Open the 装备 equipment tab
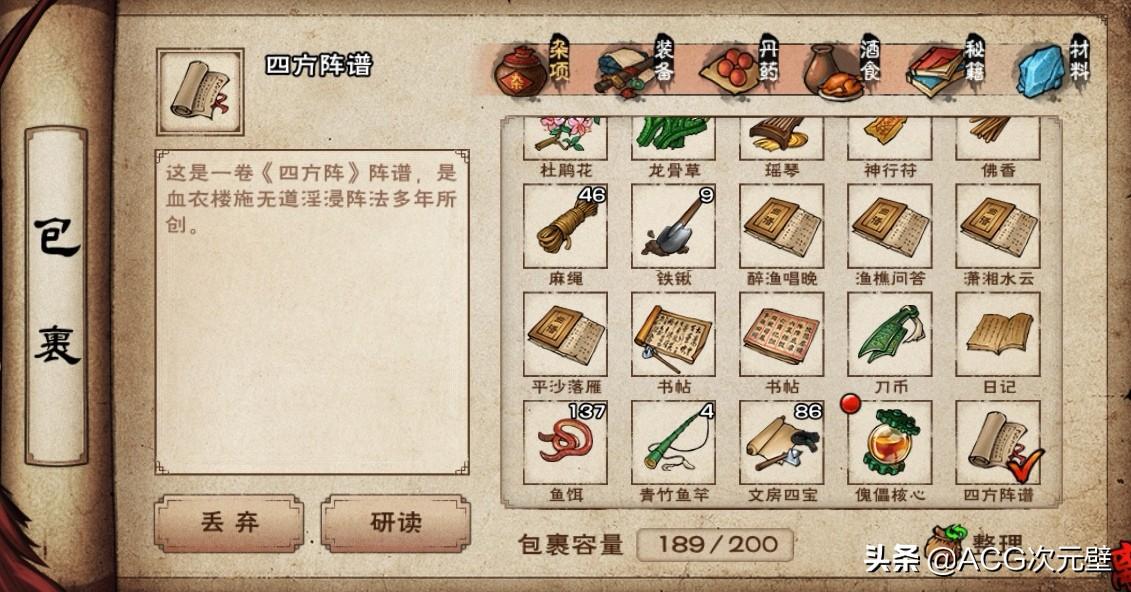 [x=636, y=66]
